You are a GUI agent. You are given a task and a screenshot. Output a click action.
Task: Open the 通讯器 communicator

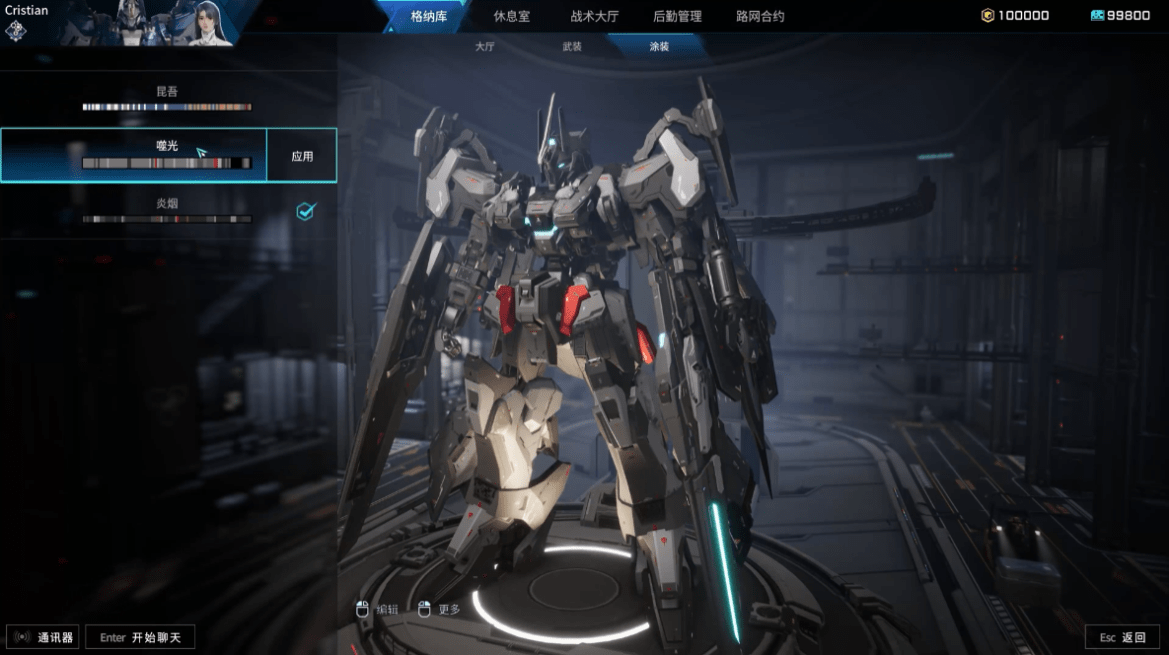coord(43,637)
